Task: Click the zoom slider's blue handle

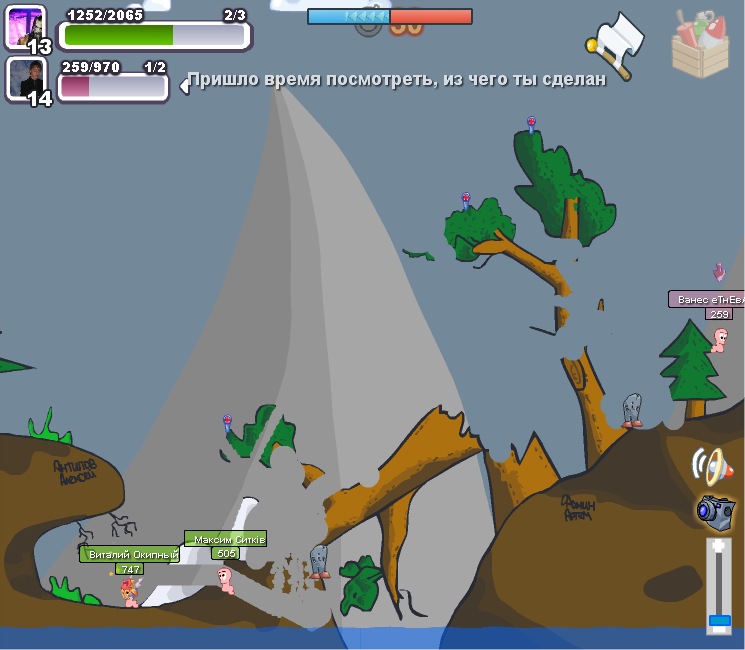Action: (x=719, y=621)
